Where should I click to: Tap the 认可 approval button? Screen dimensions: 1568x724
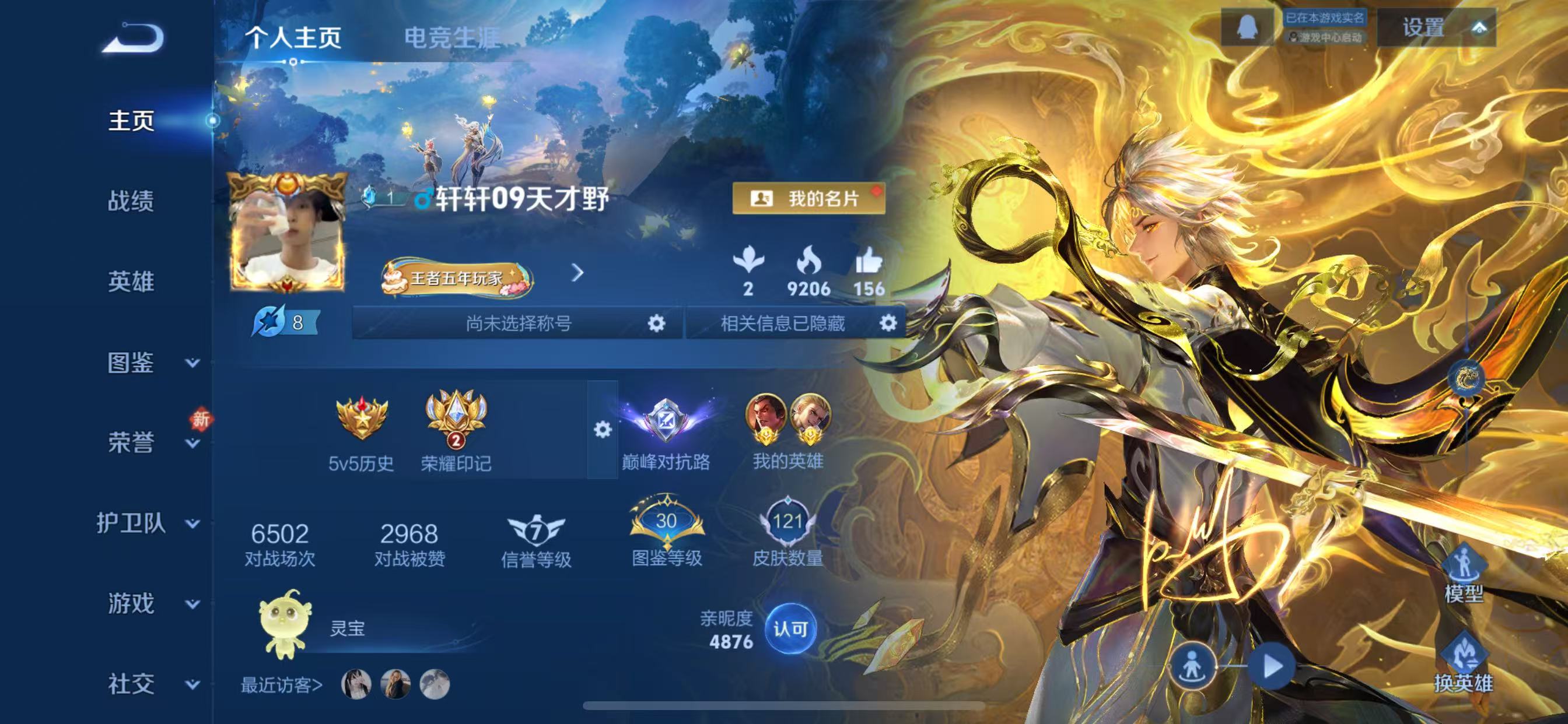pos(790,629)
